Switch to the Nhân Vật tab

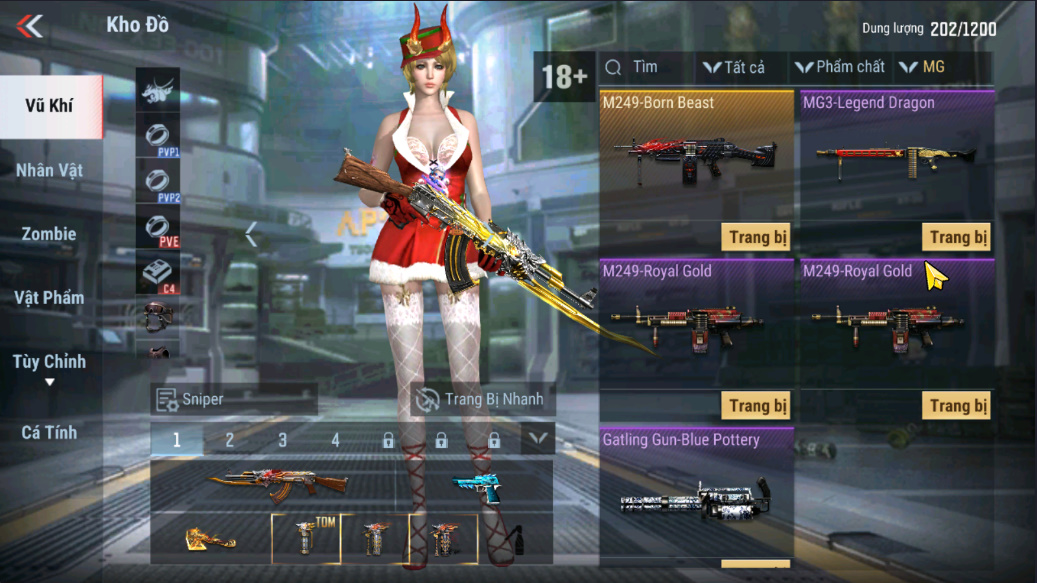[x=50, y=170]
